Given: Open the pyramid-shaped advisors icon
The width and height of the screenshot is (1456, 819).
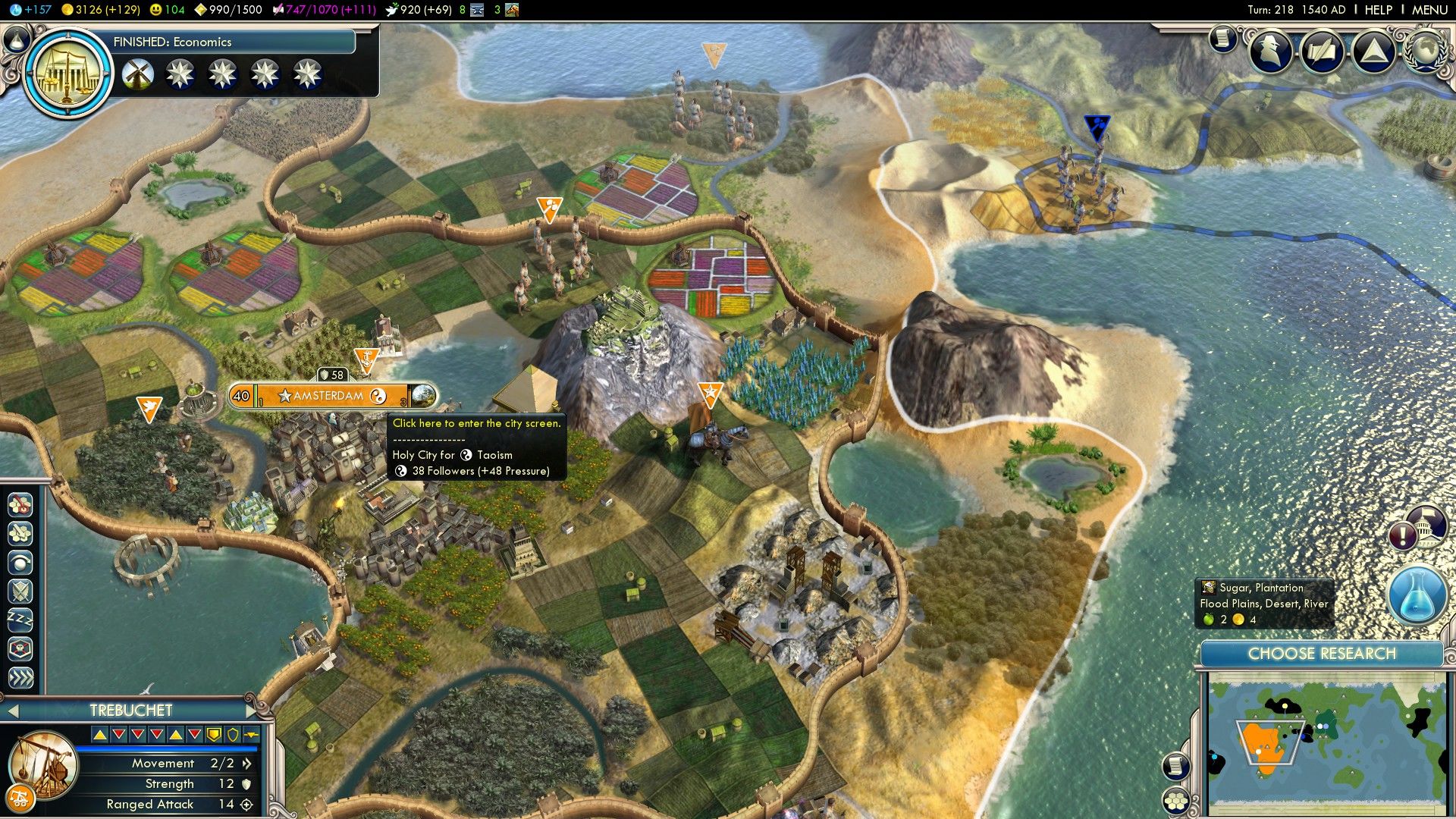Looking at the screenshot, I should pos(1373,52).
